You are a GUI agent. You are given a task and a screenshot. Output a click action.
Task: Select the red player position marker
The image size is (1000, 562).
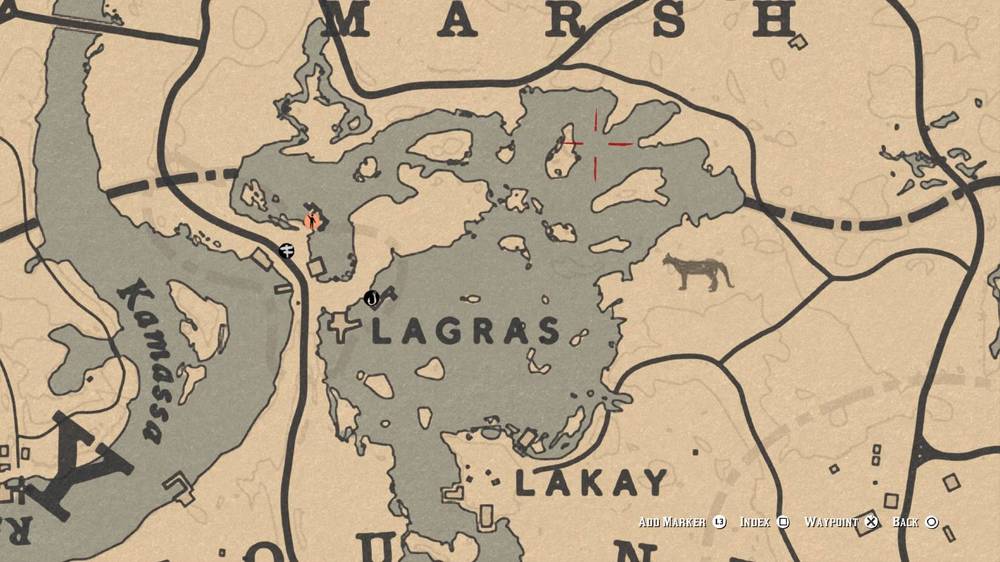click(x=312, y=219)
